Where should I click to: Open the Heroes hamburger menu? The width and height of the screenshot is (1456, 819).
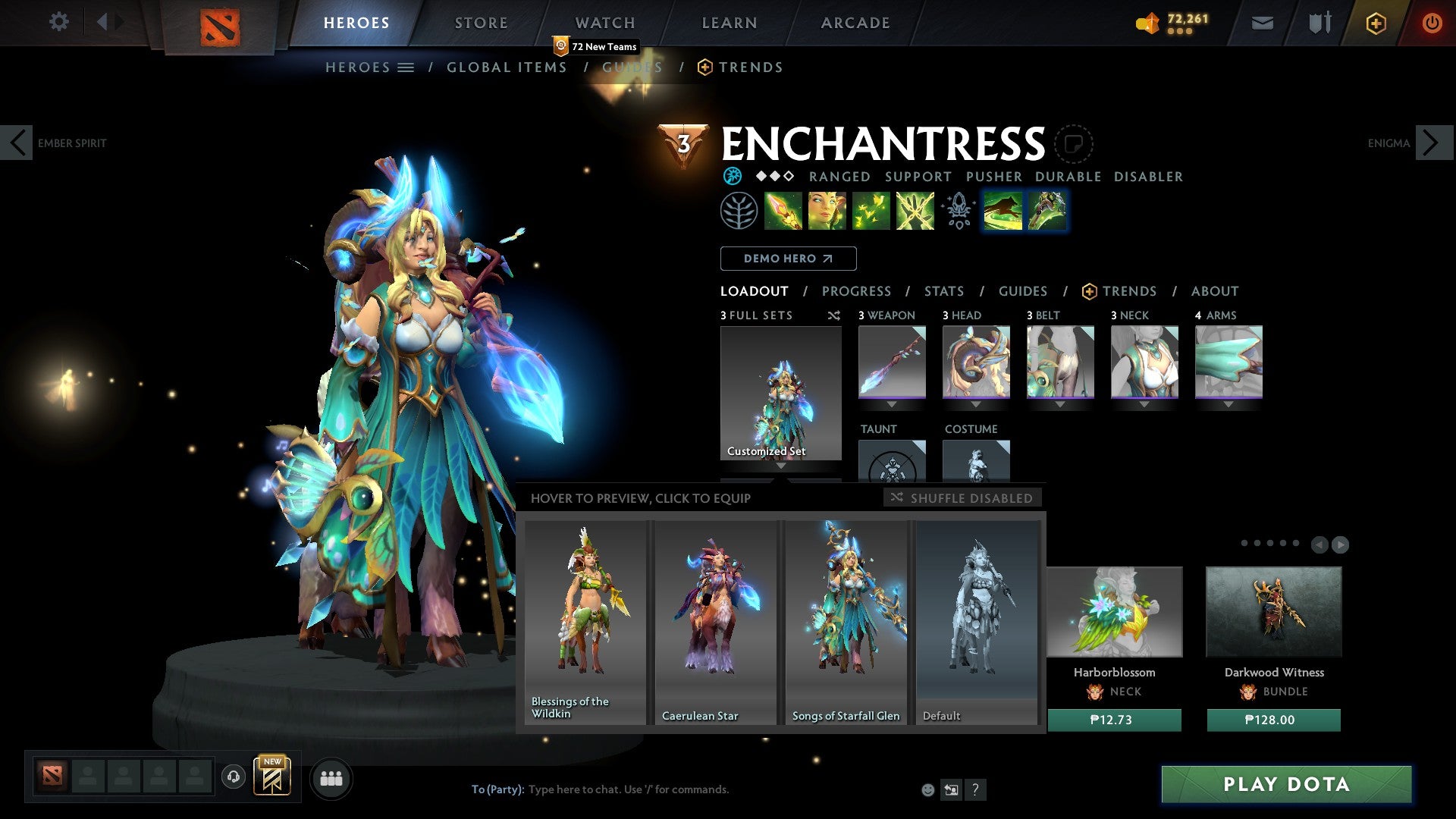(404, 67)
